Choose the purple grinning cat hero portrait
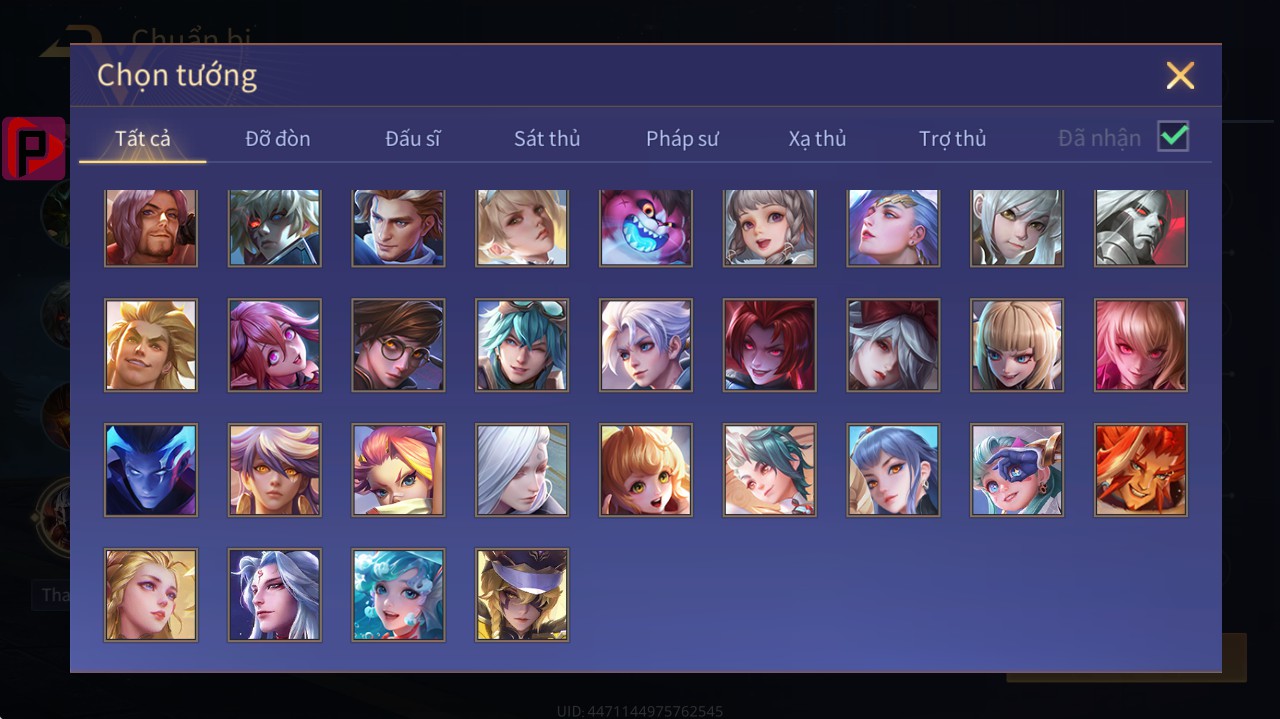This screenshot has height=719, width=1280. point(646,228)
